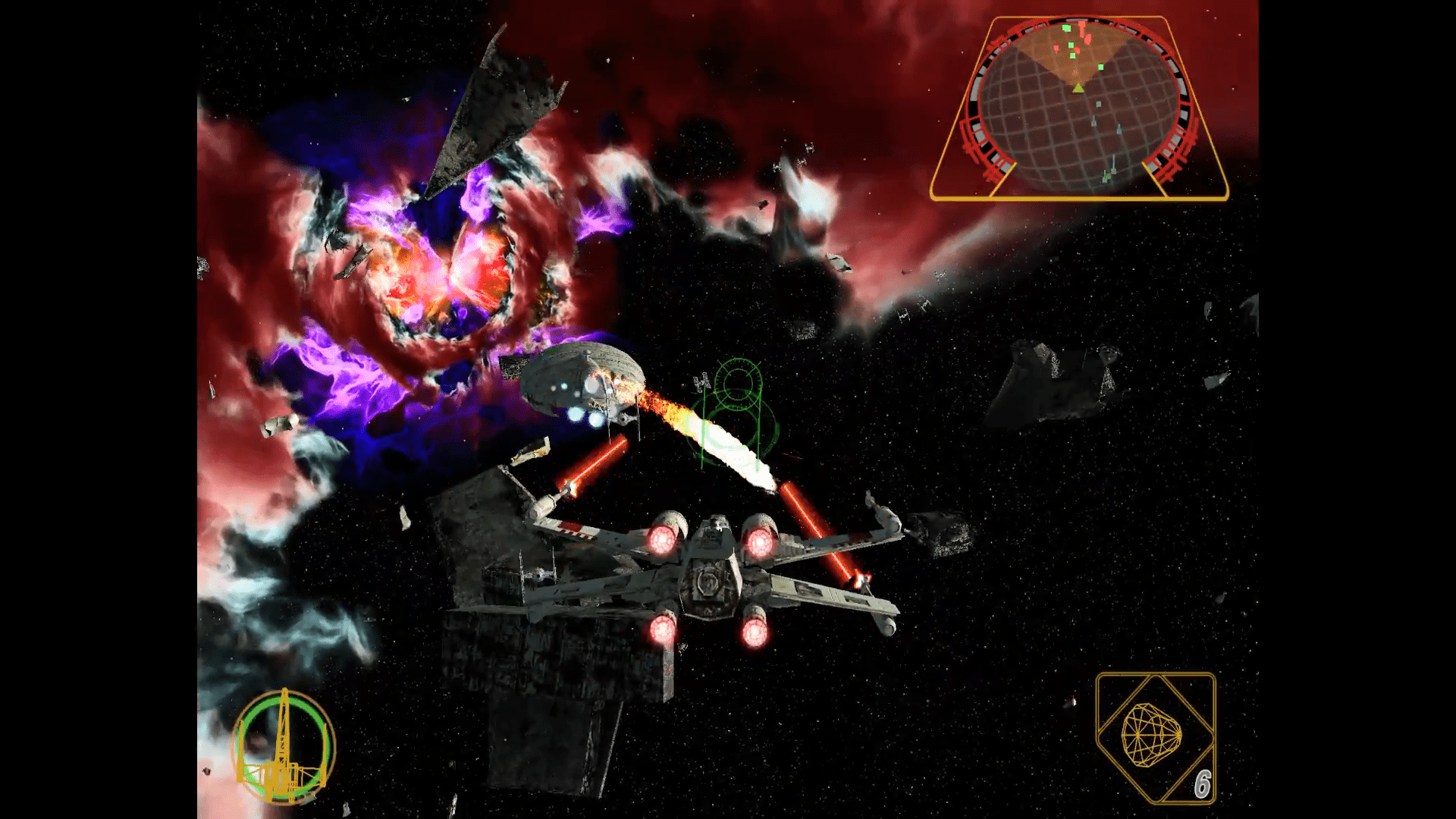Click the X-wing shield status indicator
The height and width of the screenshot is (819, 1456).
click(x=283, y=747)
